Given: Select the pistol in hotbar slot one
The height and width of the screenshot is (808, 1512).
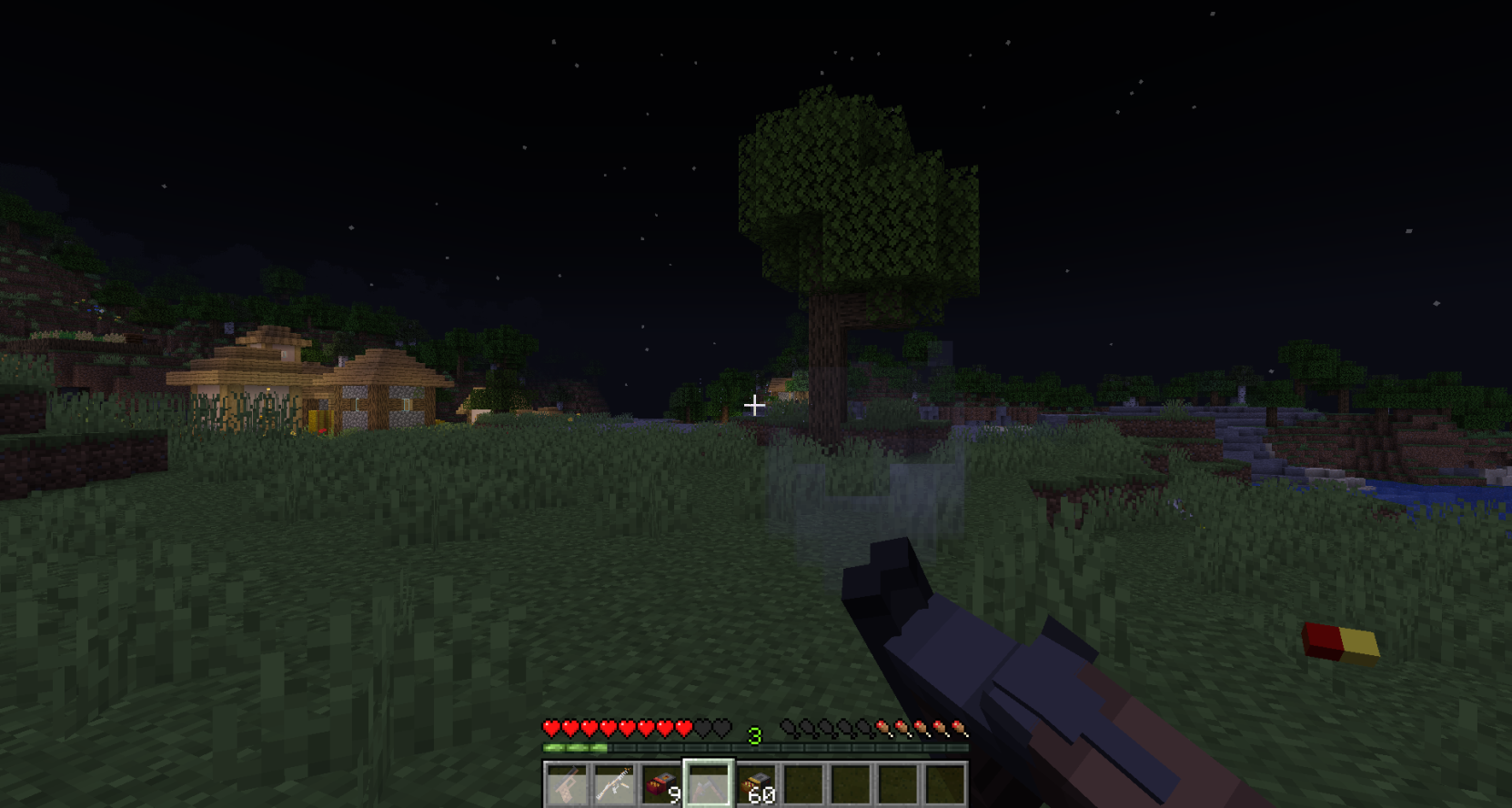Looking at the screenshot, I should pyautogui.click(x=566, y=783).
